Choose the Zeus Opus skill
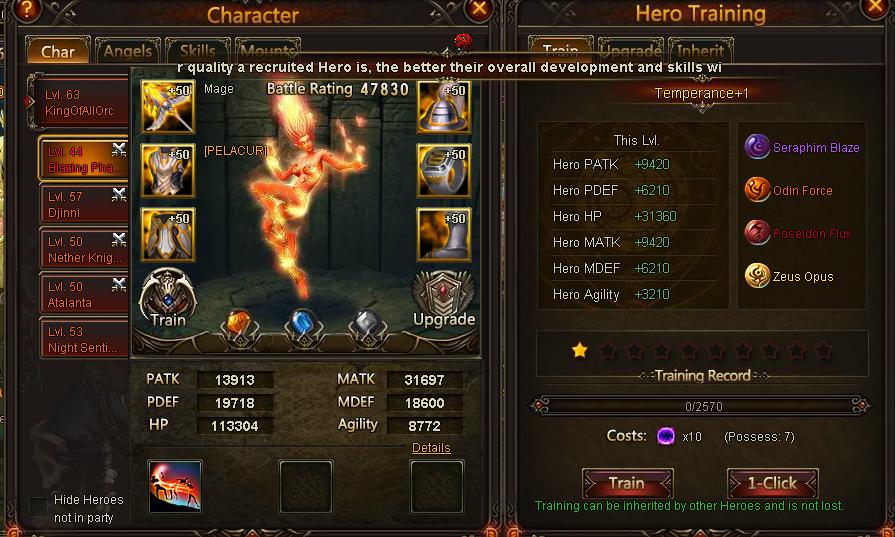The height and width of the screenshot is (537, 895). tap(790, 277)
